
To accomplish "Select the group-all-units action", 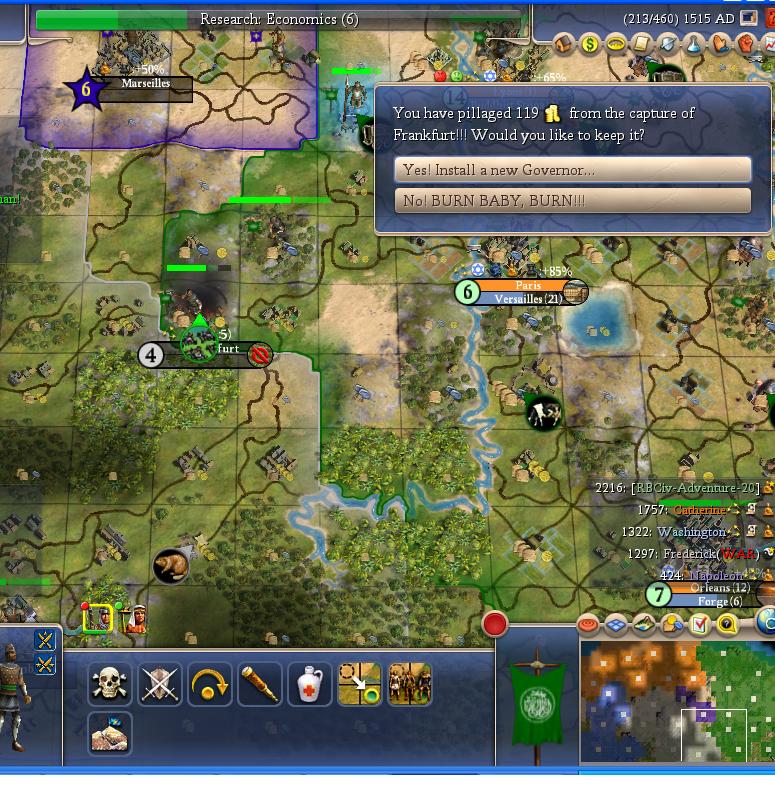I will (x=409, y=685).
